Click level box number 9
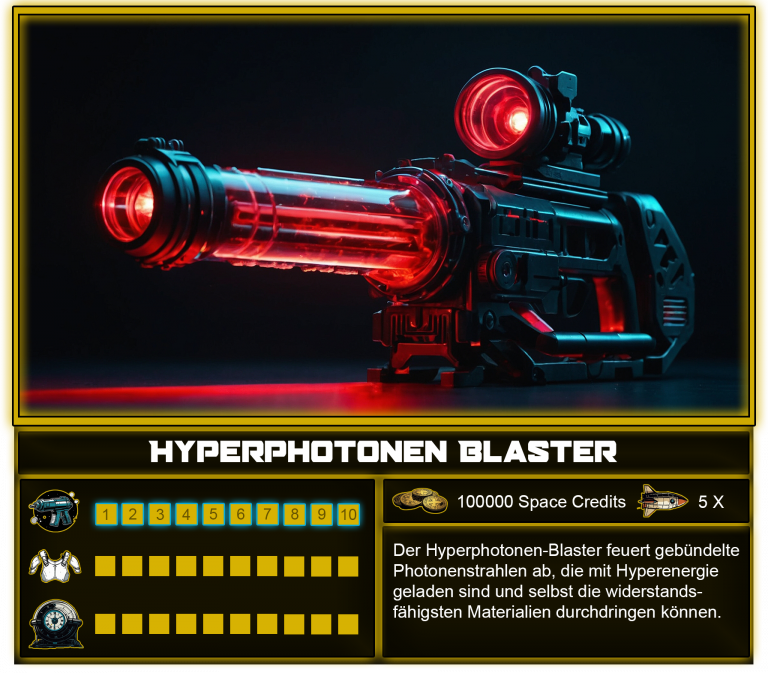Viewport: 768px width, 673px height. click(x=322, y=515)
